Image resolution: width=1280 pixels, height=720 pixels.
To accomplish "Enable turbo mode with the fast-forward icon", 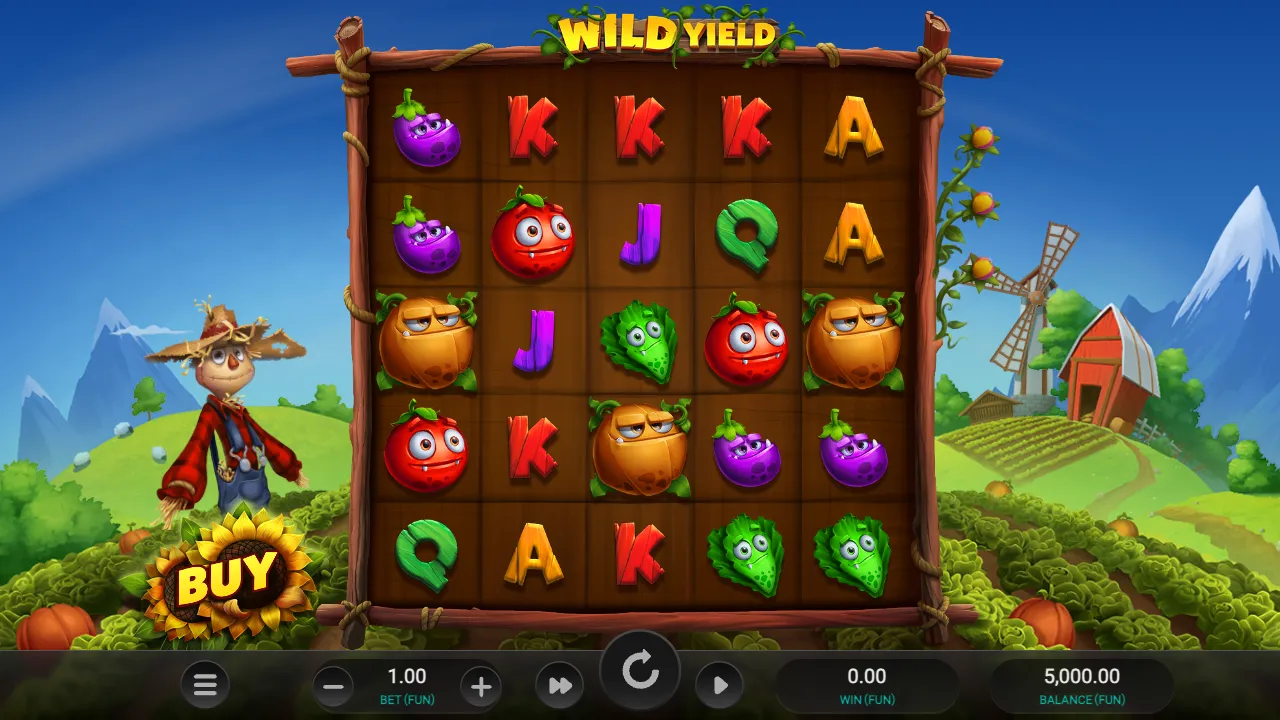I will point(559,686).
